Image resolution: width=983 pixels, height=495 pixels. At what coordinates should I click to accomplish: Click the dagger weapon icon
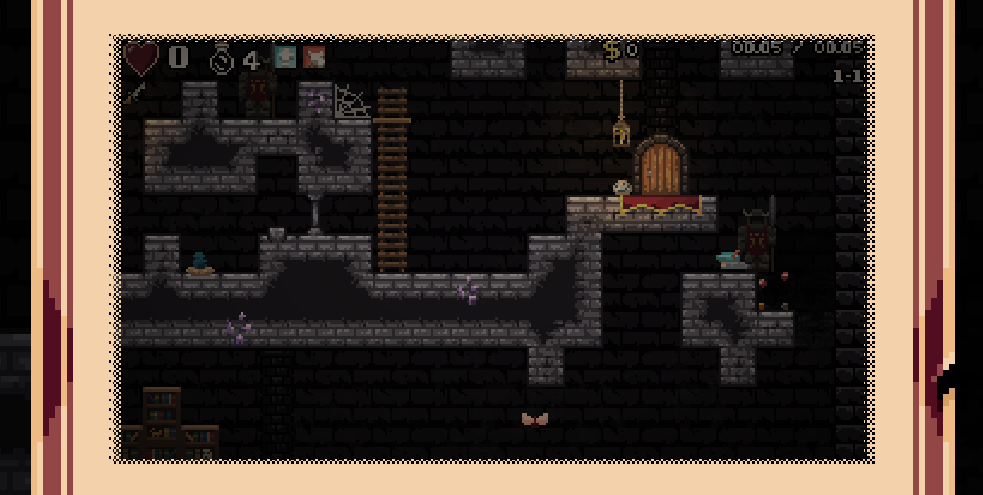134,93
